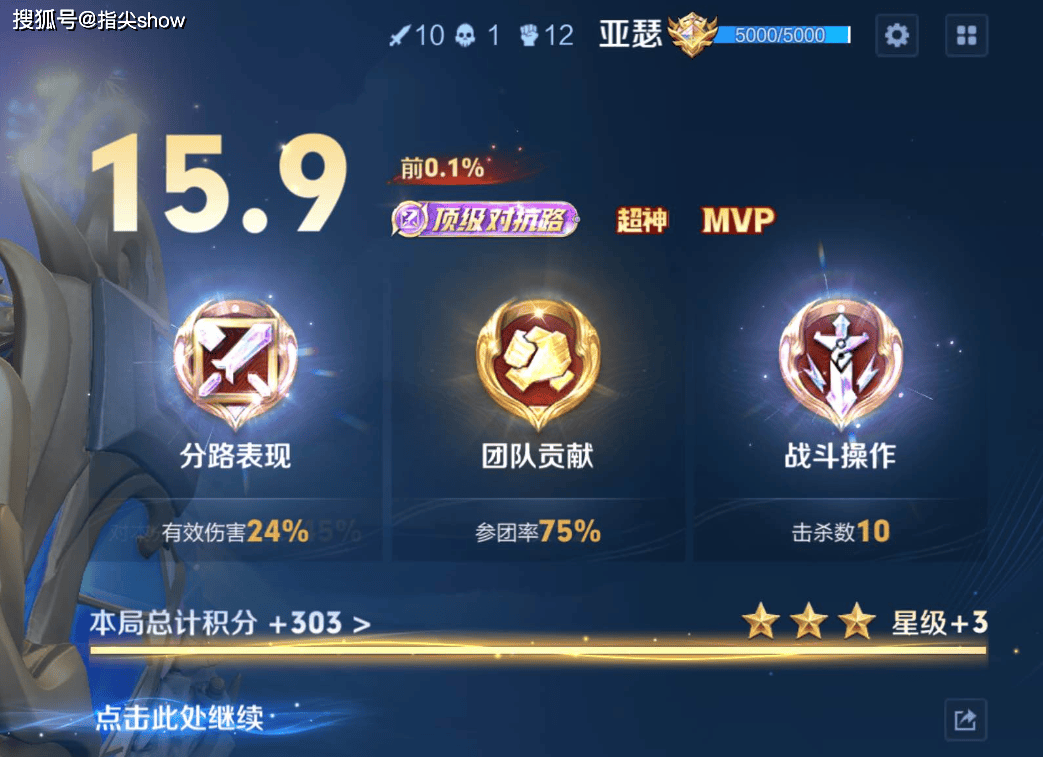
Task: Tap the MVP tag
Action: [738, 220]
